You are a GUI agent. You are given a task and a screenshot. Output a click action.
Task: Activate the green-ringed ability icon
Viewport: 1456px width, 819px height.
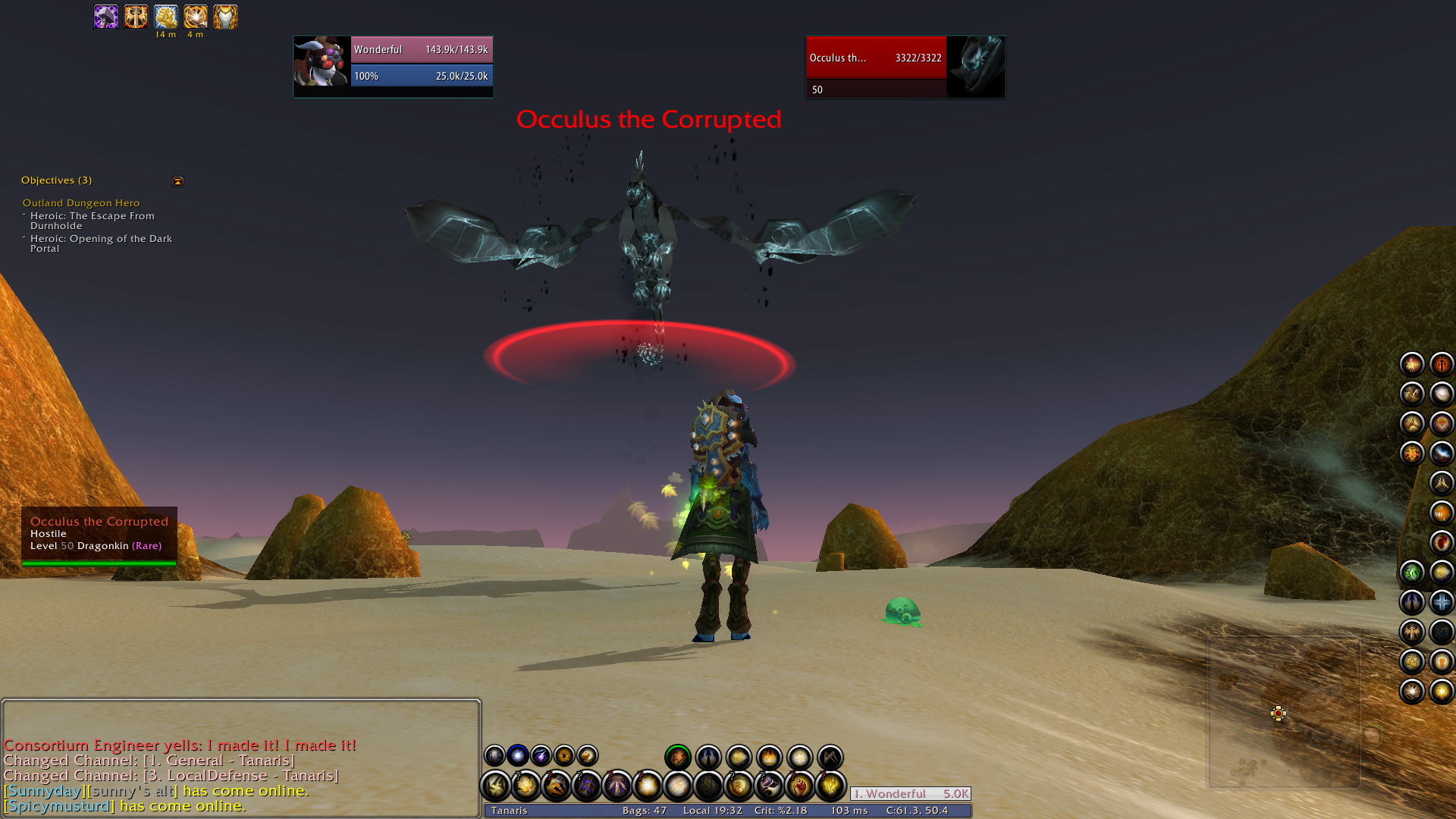(678, 757)
